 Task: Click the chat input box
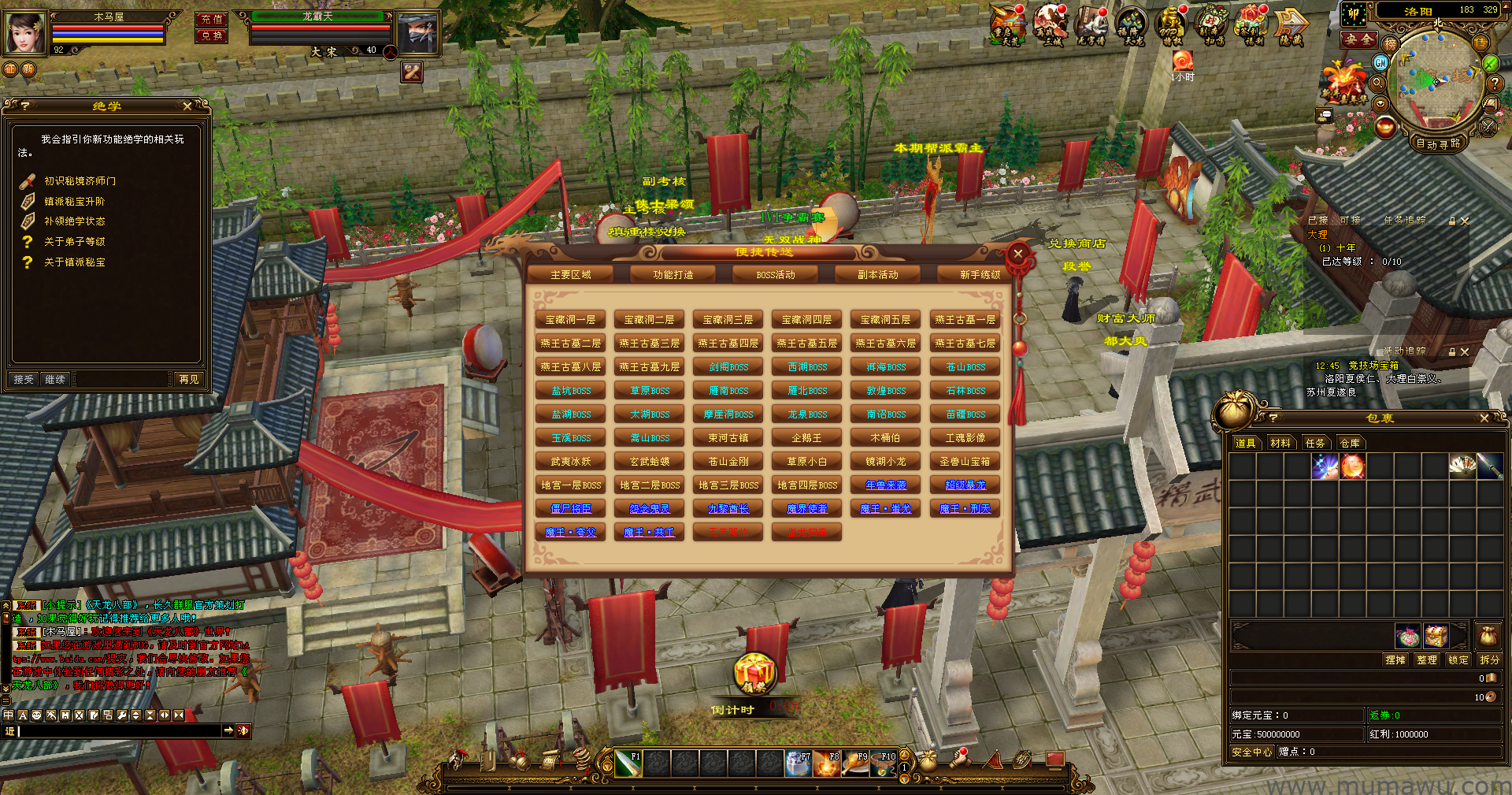coord(118,731)
